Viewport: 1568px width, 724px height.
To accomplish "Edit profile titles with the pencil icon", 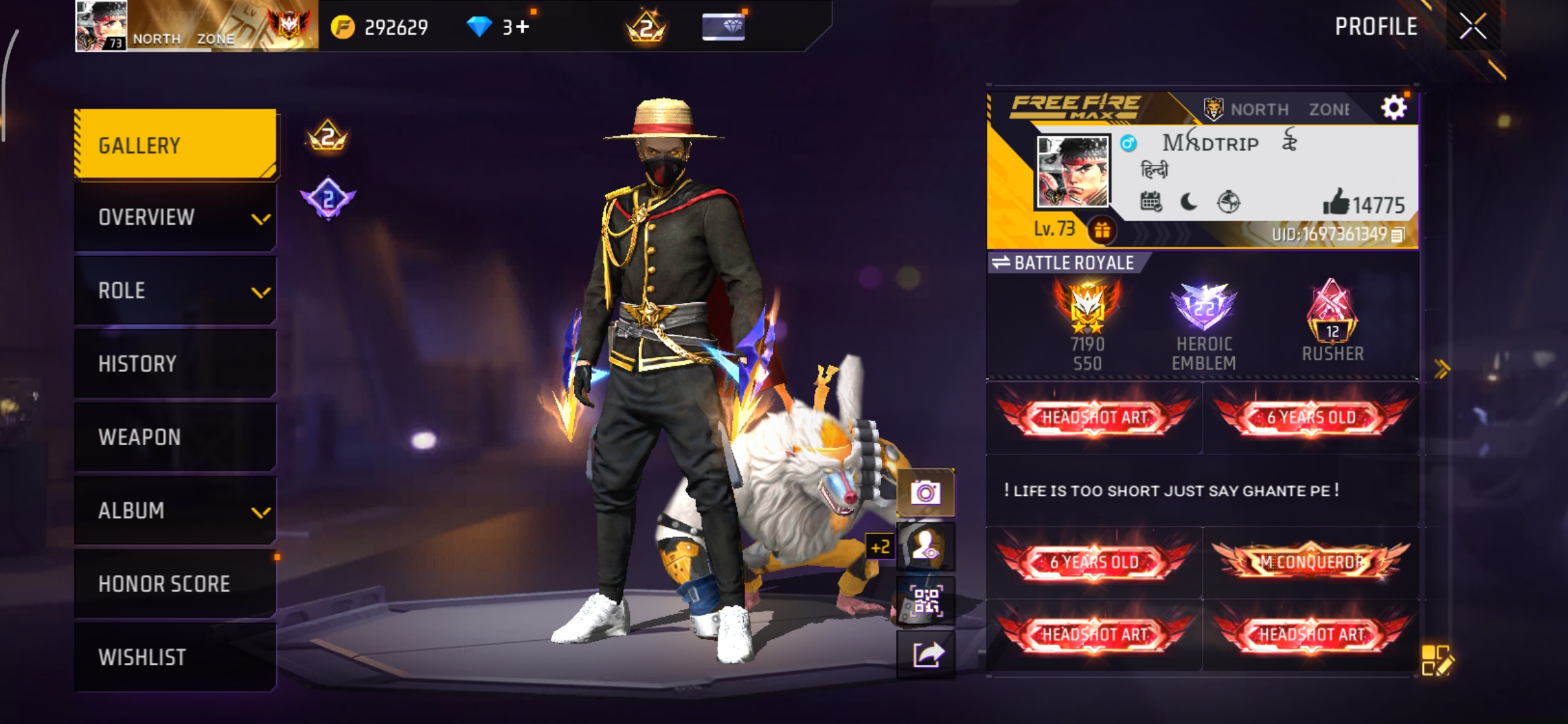I will coord(1437,660).
